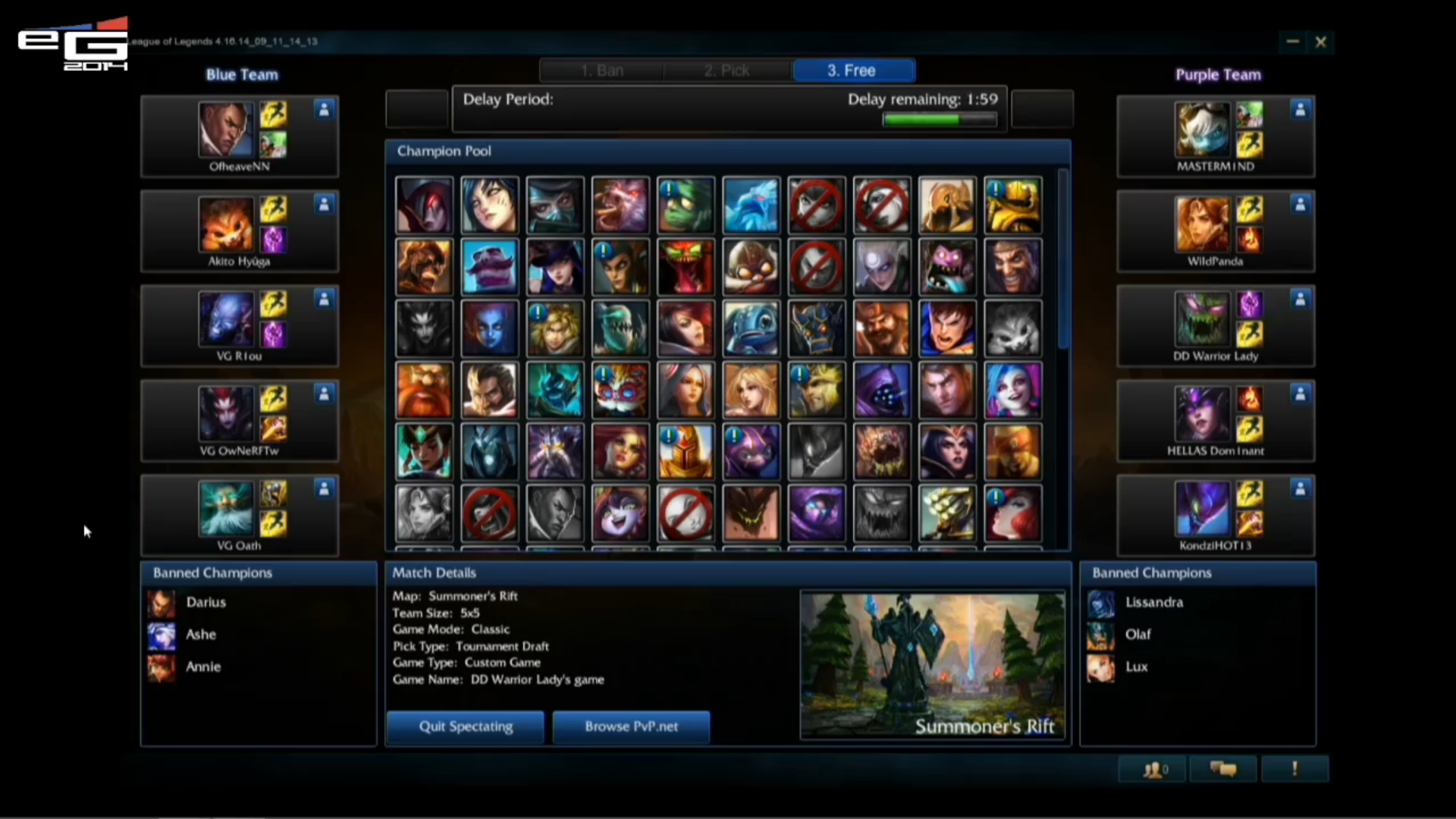Click WildPanda's profile badge icon
This screenshot has height=819, width=1456.
1300,204
